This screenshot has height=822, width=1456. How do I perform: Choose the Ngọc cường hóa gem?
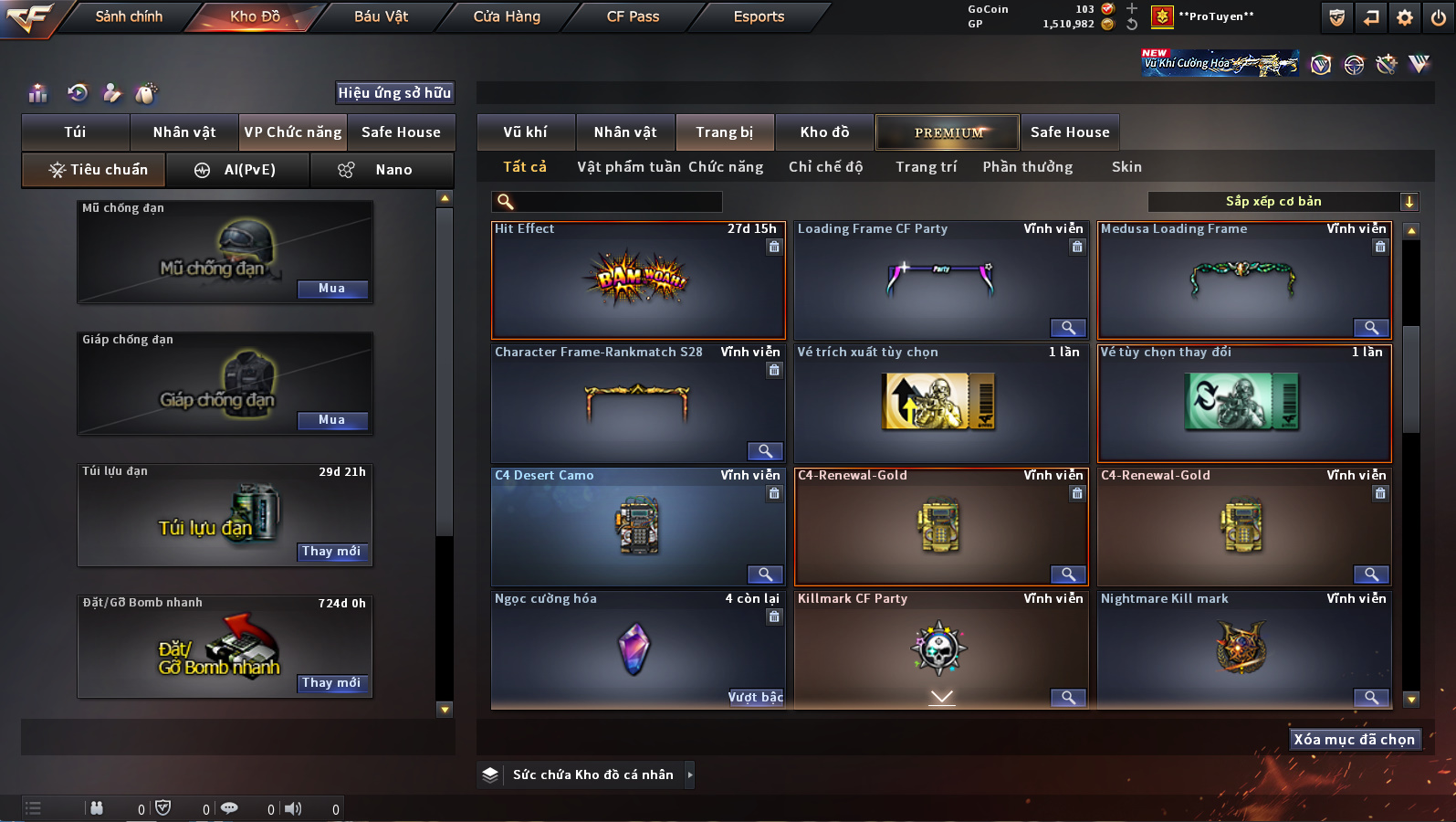tap(635, 648)
